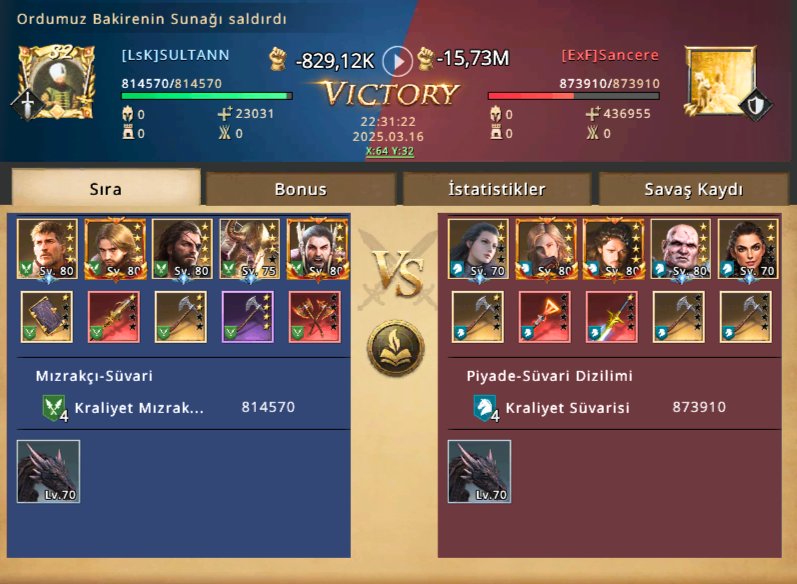Inspect the attacker's purple axe equipment
Image resolution: width=797 pixels, height=584 pixels.
(248, 316)
